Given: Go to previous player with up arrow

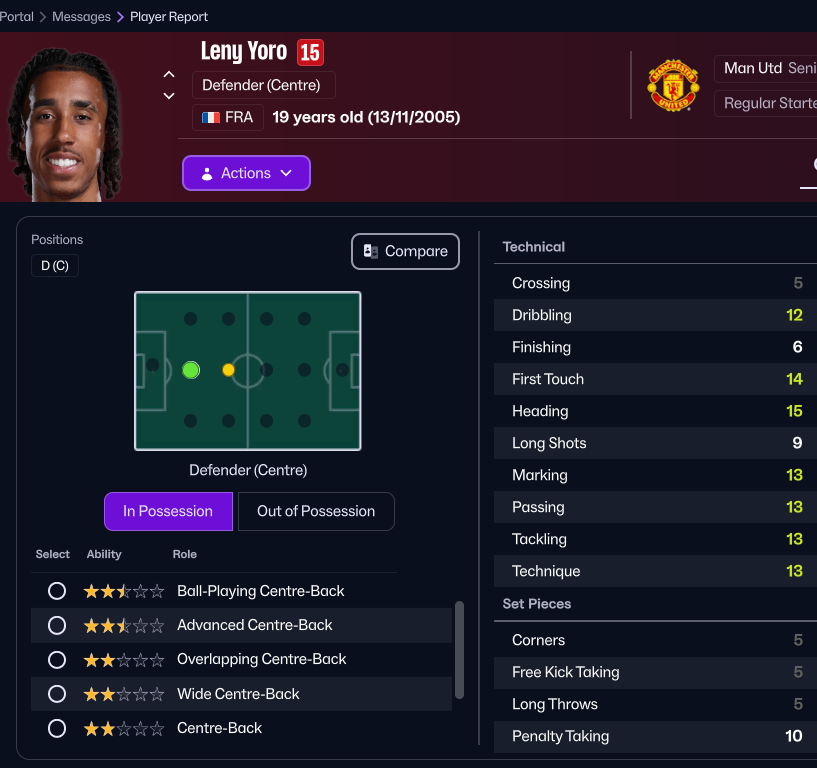Looking at the screenshot, I should pos(169,75).
